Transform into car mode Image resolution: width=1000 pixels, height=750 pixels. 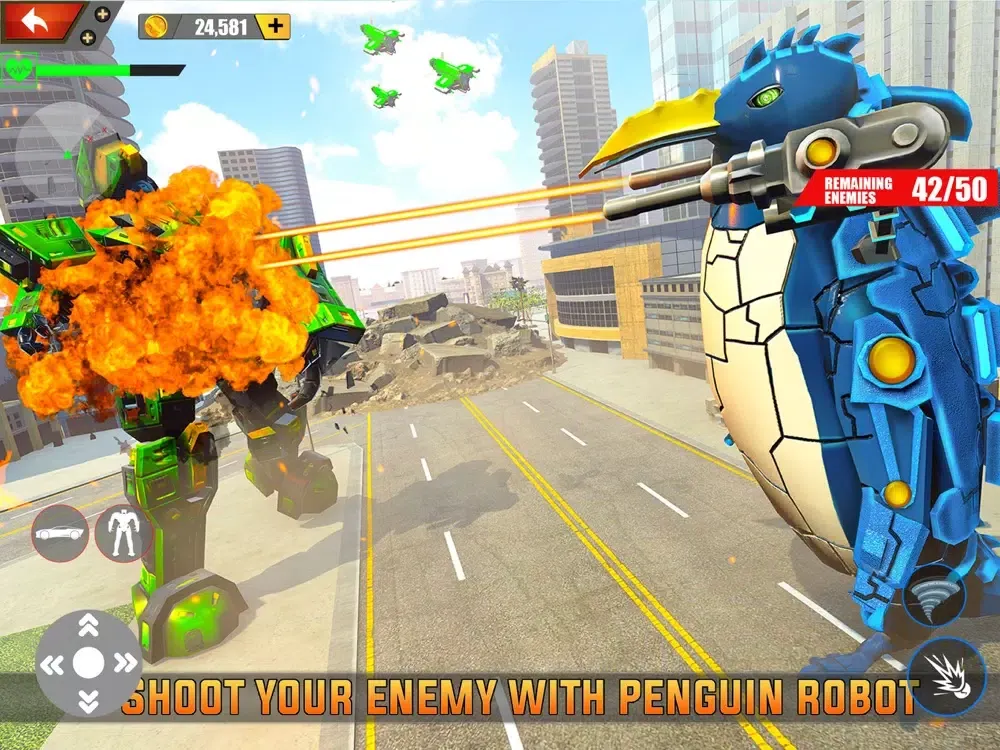(x=60, y=534)
